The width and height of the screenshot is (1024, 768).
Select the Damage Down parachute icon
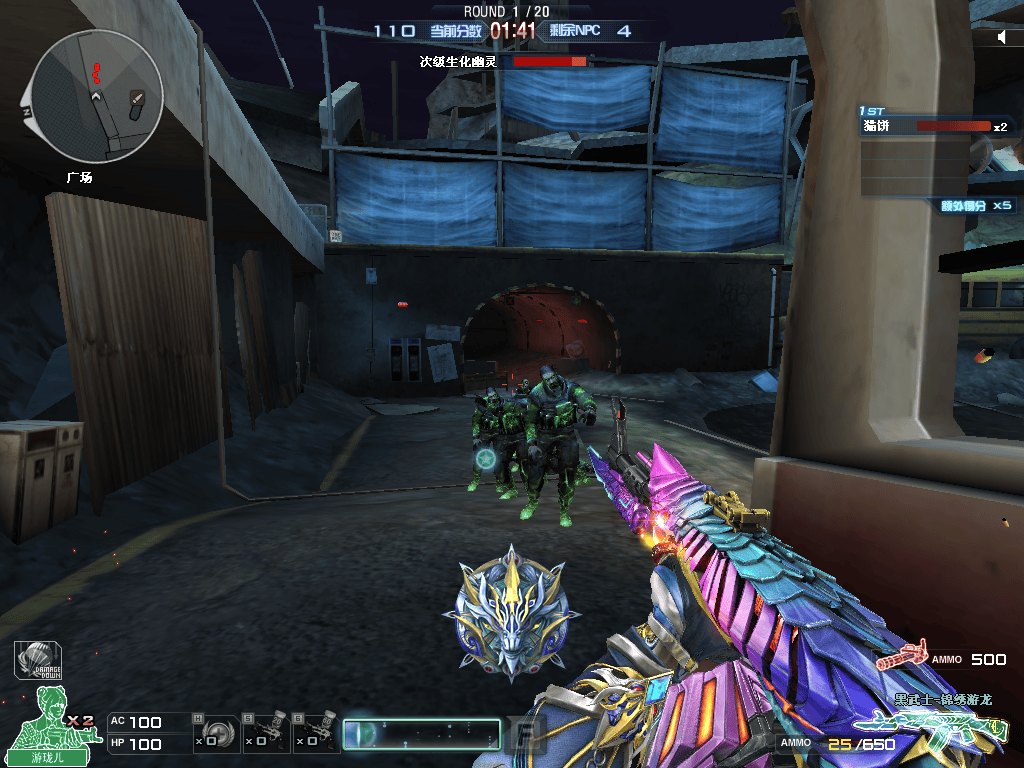(38, 661)
